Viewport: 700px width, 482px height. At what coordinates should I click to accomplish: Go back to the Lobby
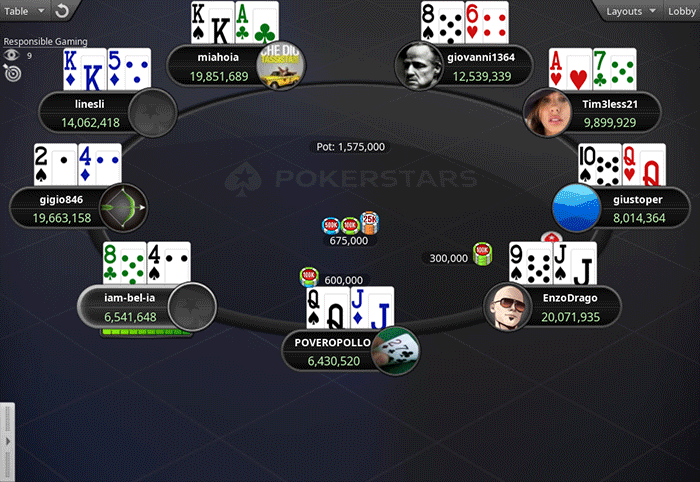click(x=681, y=10)
